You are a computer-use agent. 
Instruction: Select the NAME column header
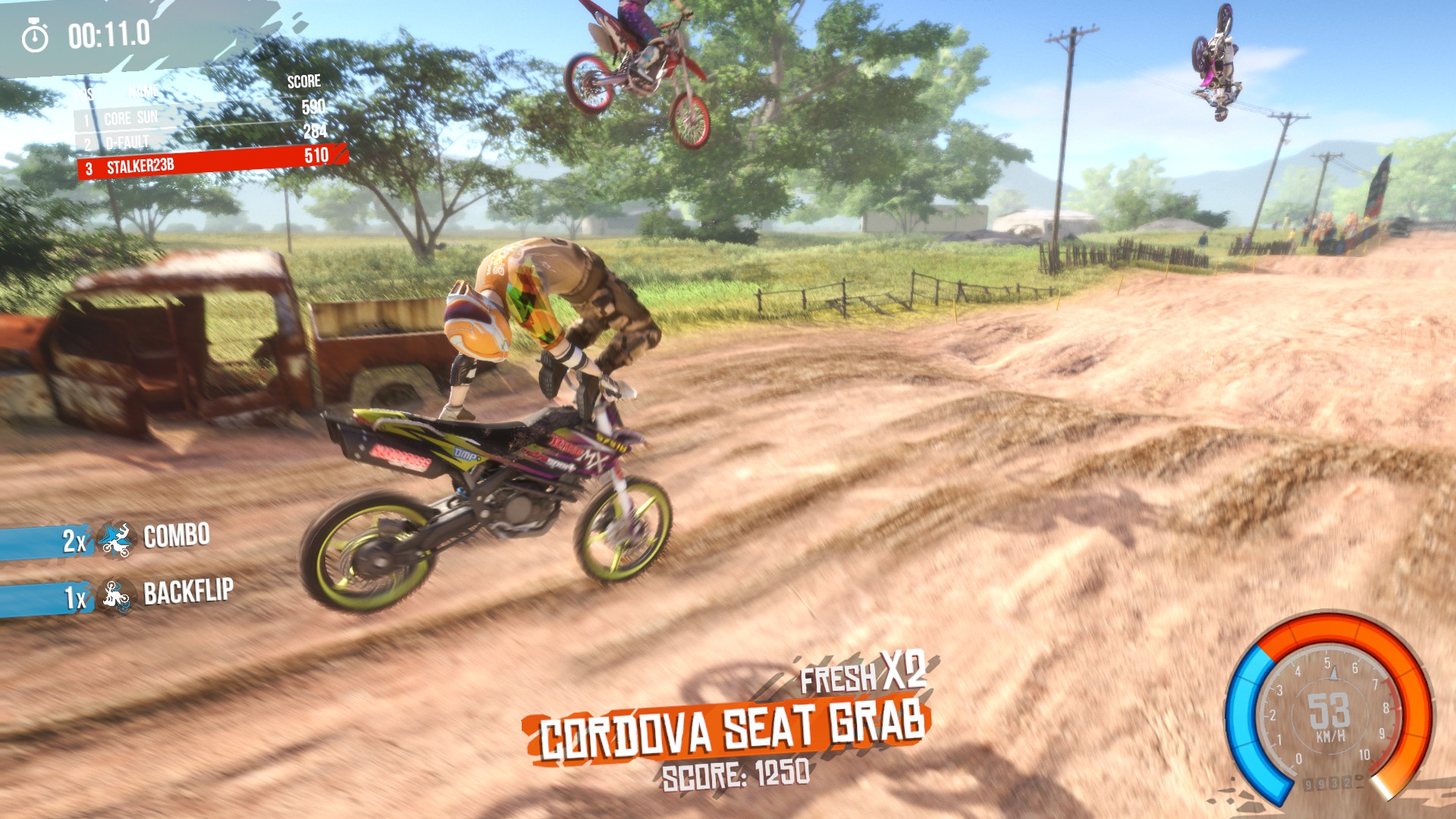144,91
